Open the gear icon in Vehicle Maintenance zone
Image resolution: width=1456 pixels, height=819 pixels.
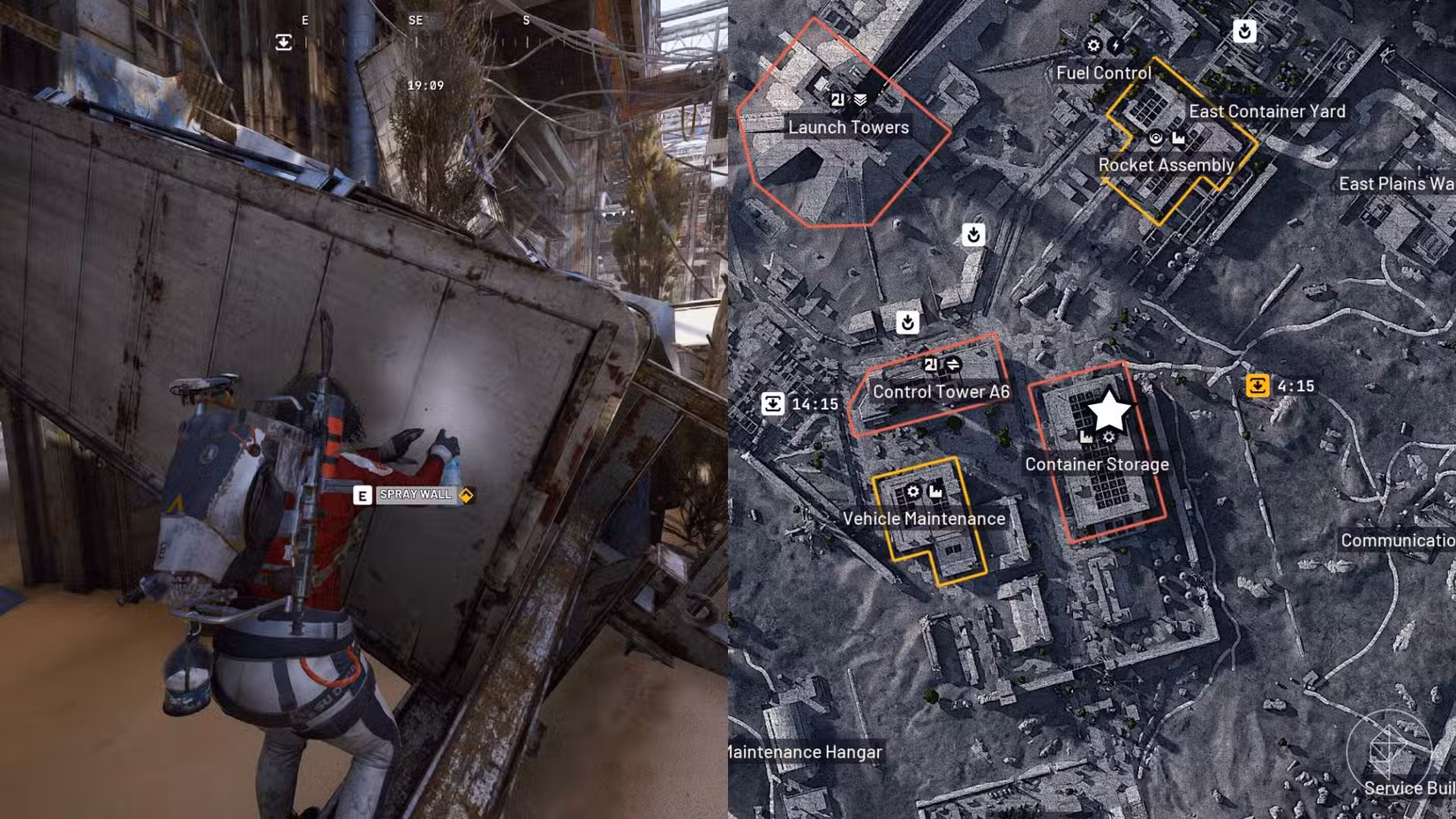913,492
